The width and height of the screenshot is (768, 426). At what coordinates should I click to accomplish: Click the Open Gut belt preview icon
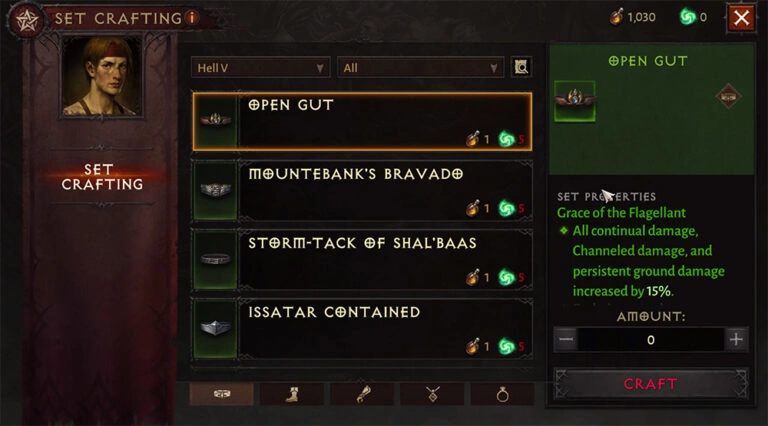point(575,101)
